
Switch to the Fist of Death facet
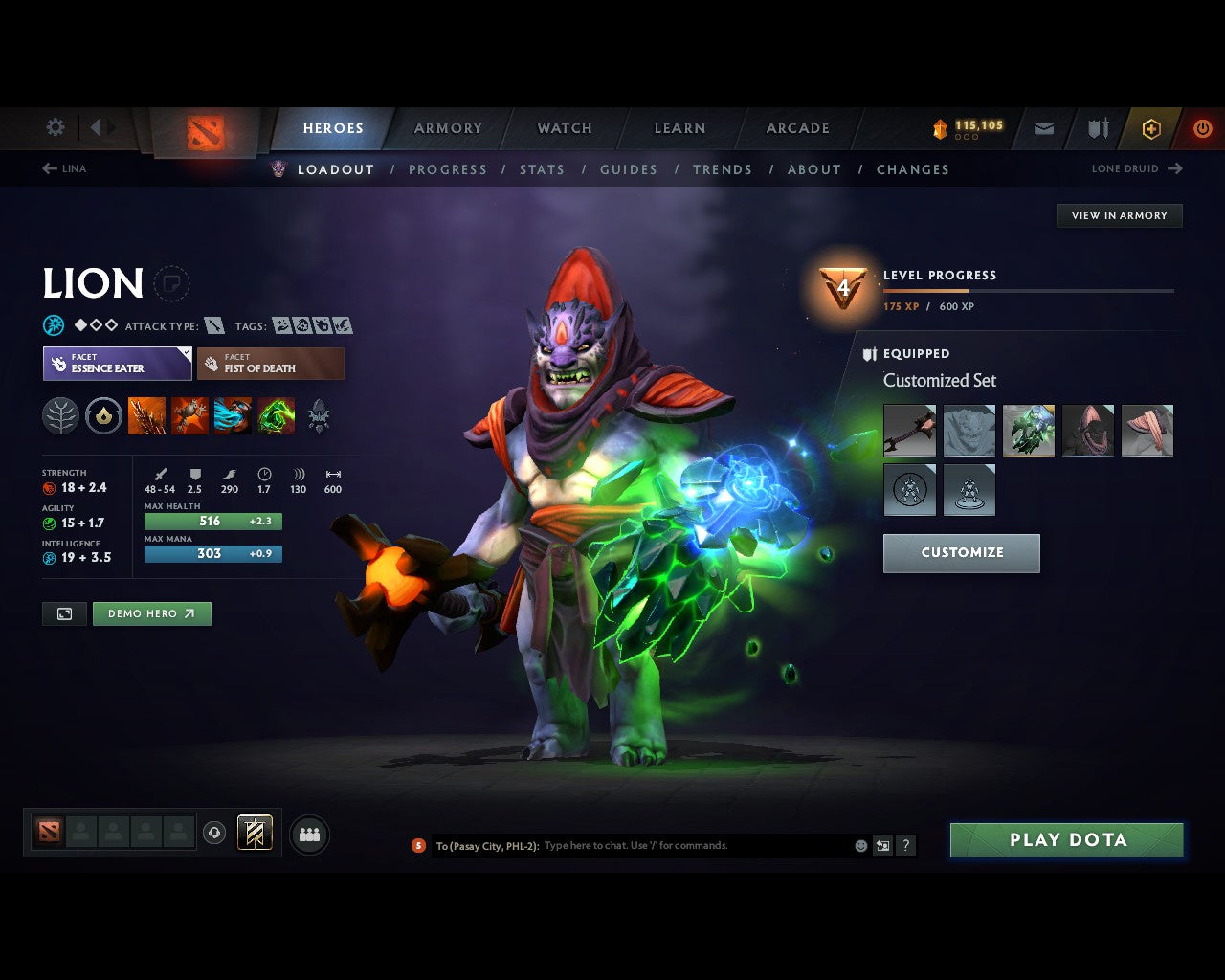click(x=271, y=364)
